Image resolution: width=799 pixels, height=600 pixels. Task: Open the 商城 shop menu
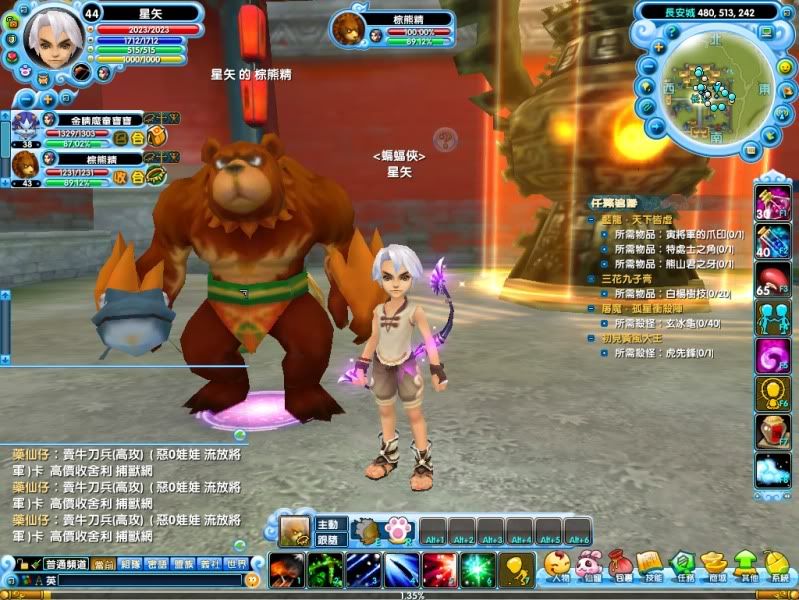coord(714,566)
